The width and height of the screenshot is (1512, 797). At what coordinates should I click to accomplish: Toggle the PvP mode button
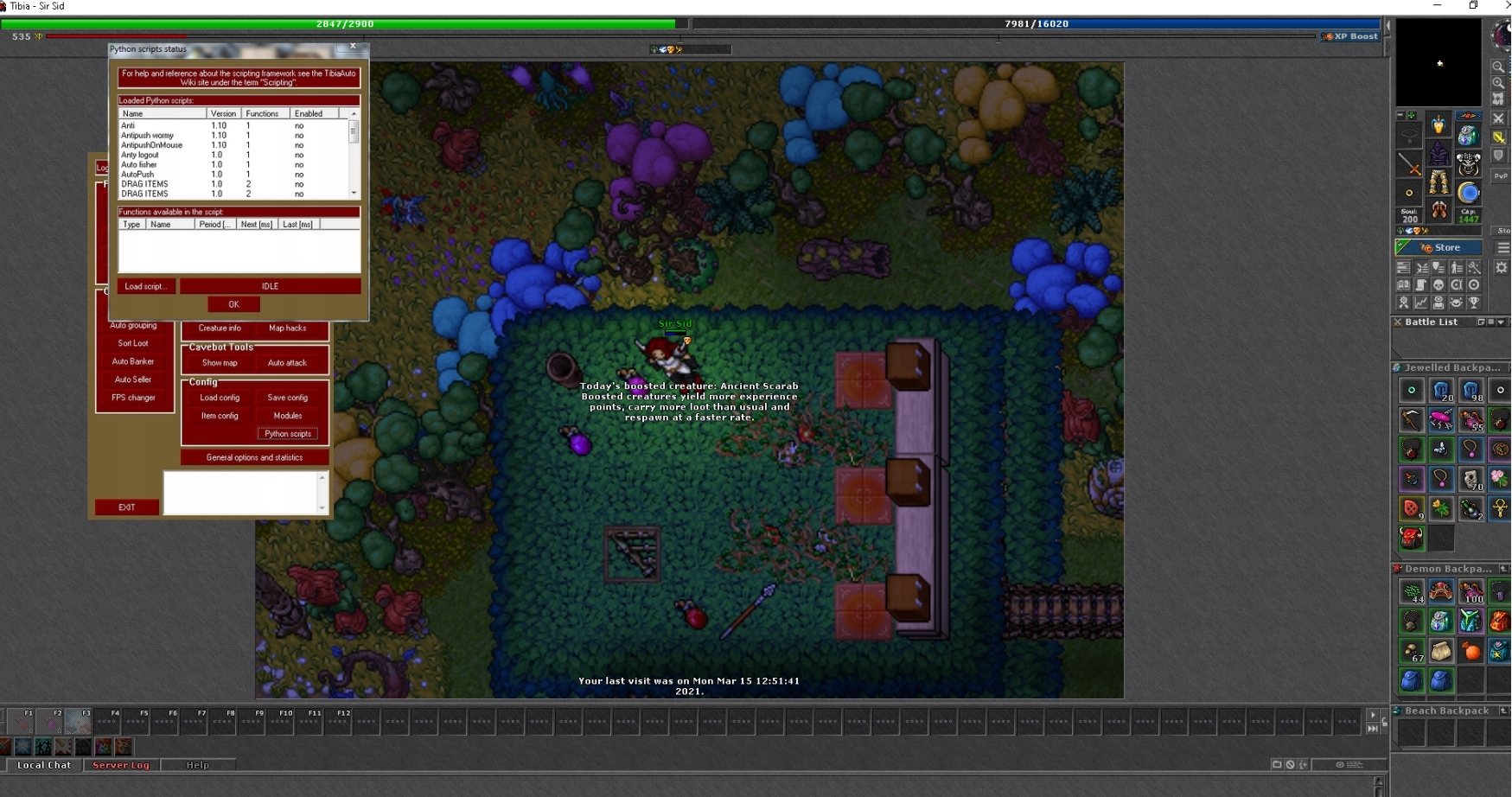[1499, 175]
